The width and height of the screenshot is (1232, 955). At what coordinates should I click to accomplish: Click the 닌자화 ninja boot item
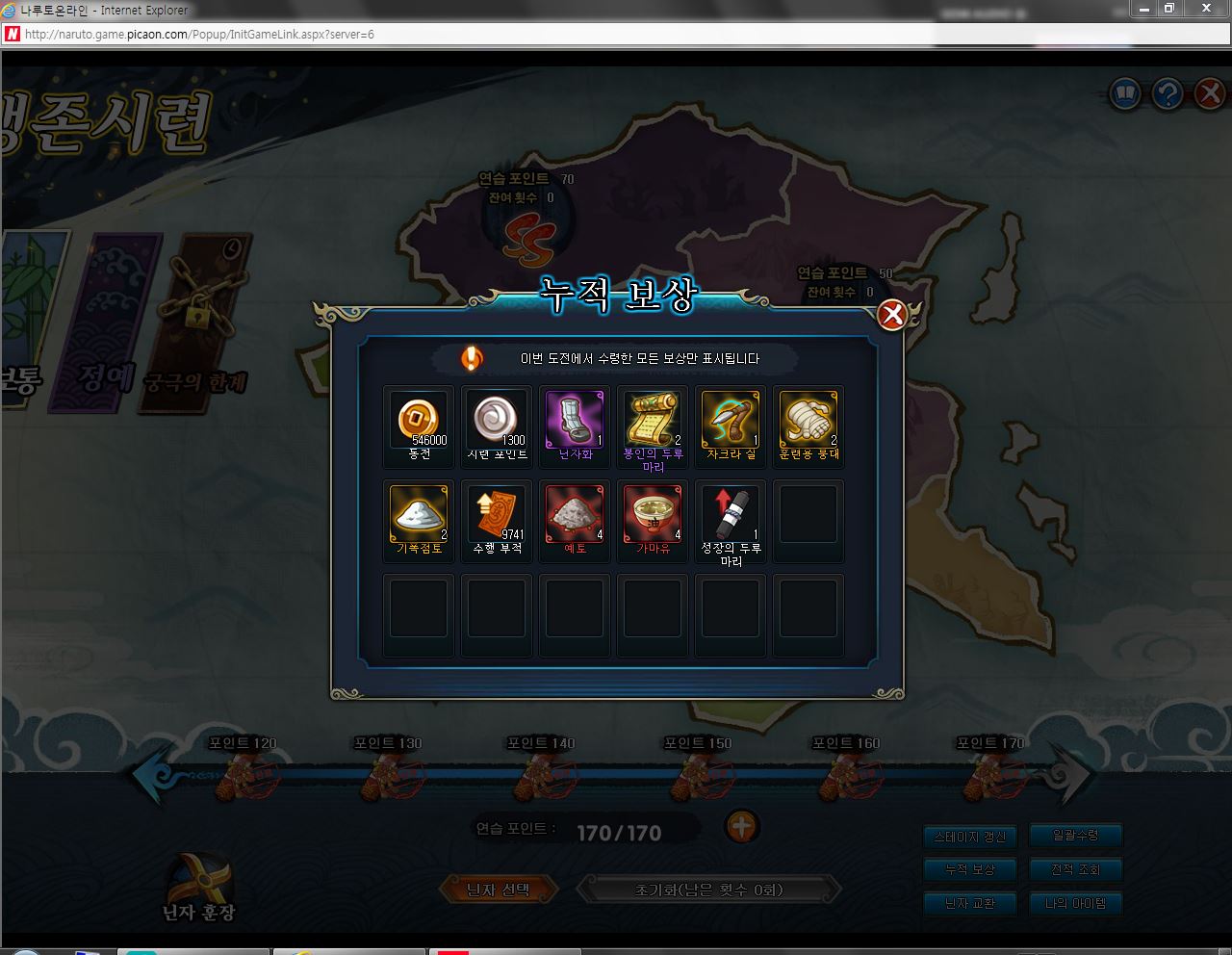point(575,420)
